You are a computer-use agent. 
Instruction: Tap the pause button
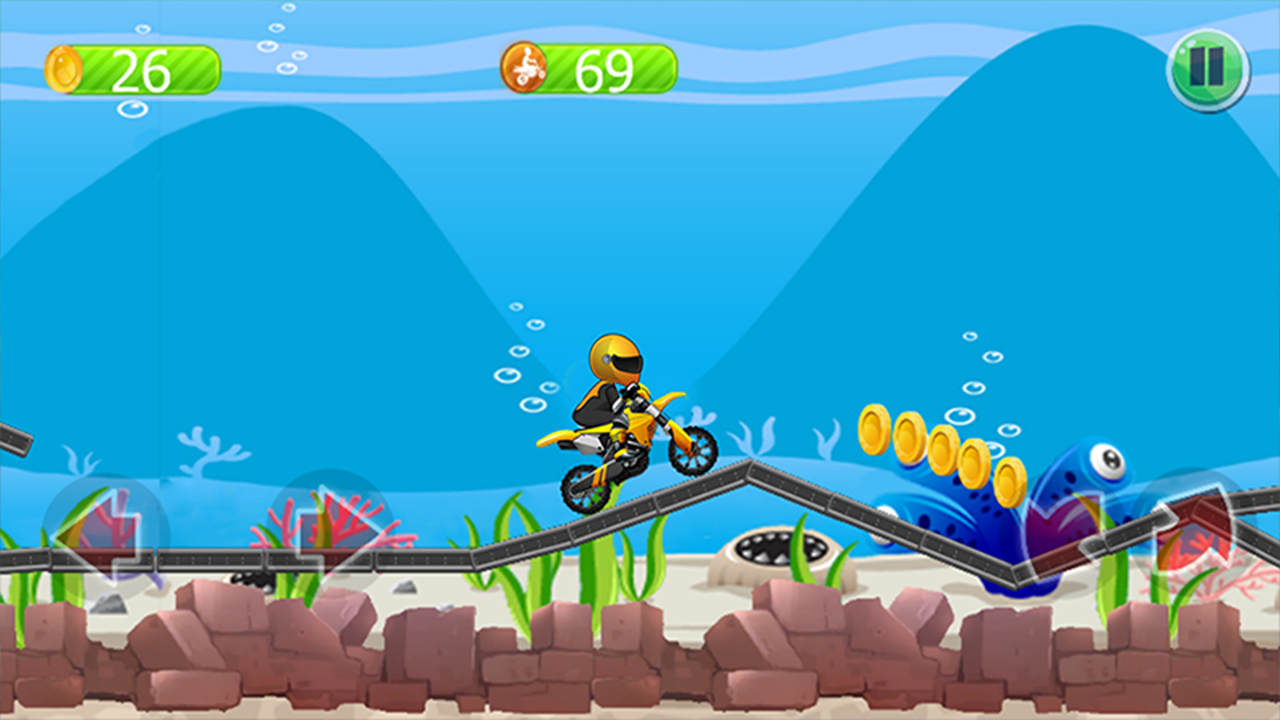(1207, 67)
